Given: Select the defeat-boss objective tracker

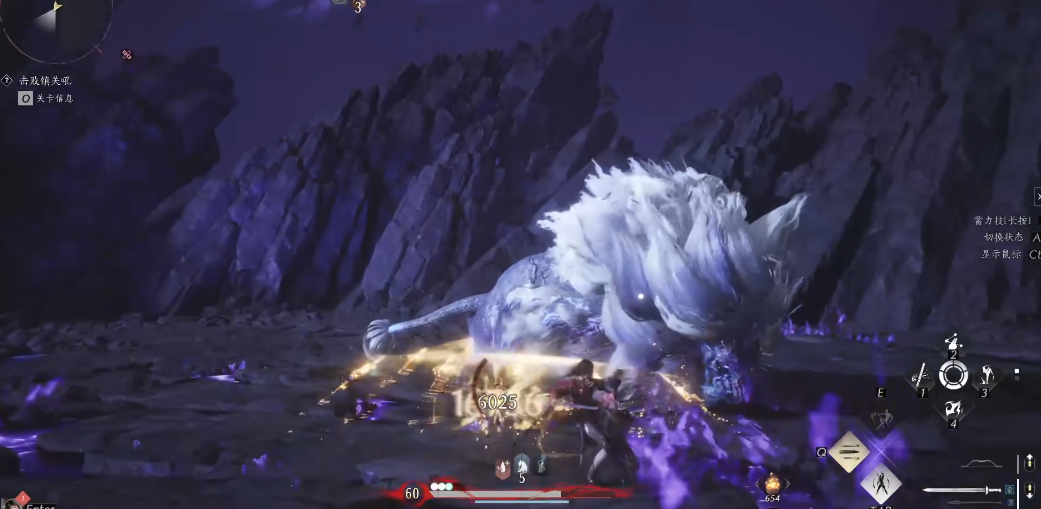Looking at the screenshot, I should 45,80.
